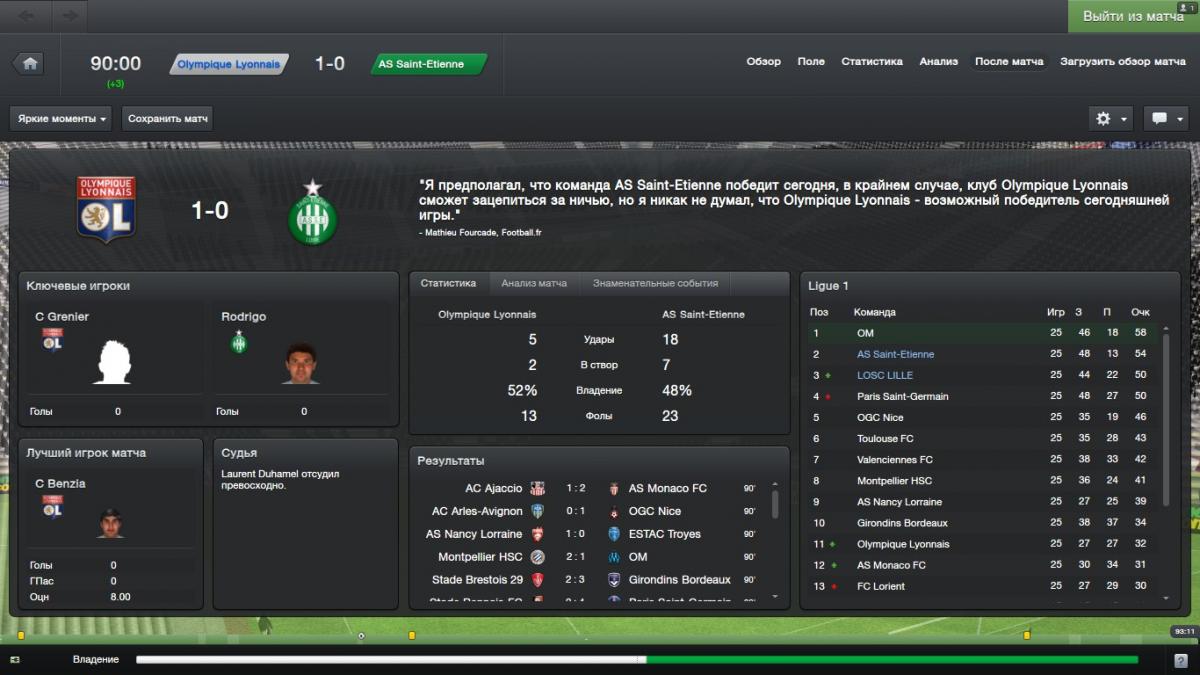The width and height of the screenshot is (1200, 675).
Task: Go to the home screen icon
Action: tap(29, 64)
